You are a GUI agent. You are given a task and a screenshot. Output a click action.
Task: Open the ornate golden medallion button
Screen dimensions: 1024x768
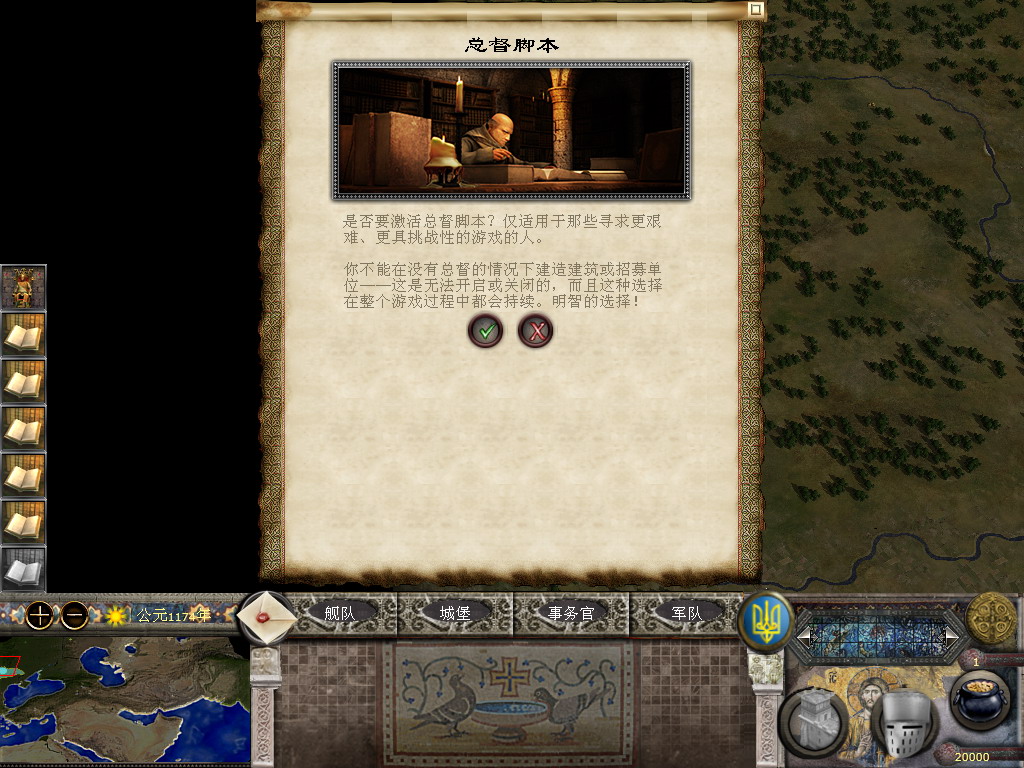point(991,619)
